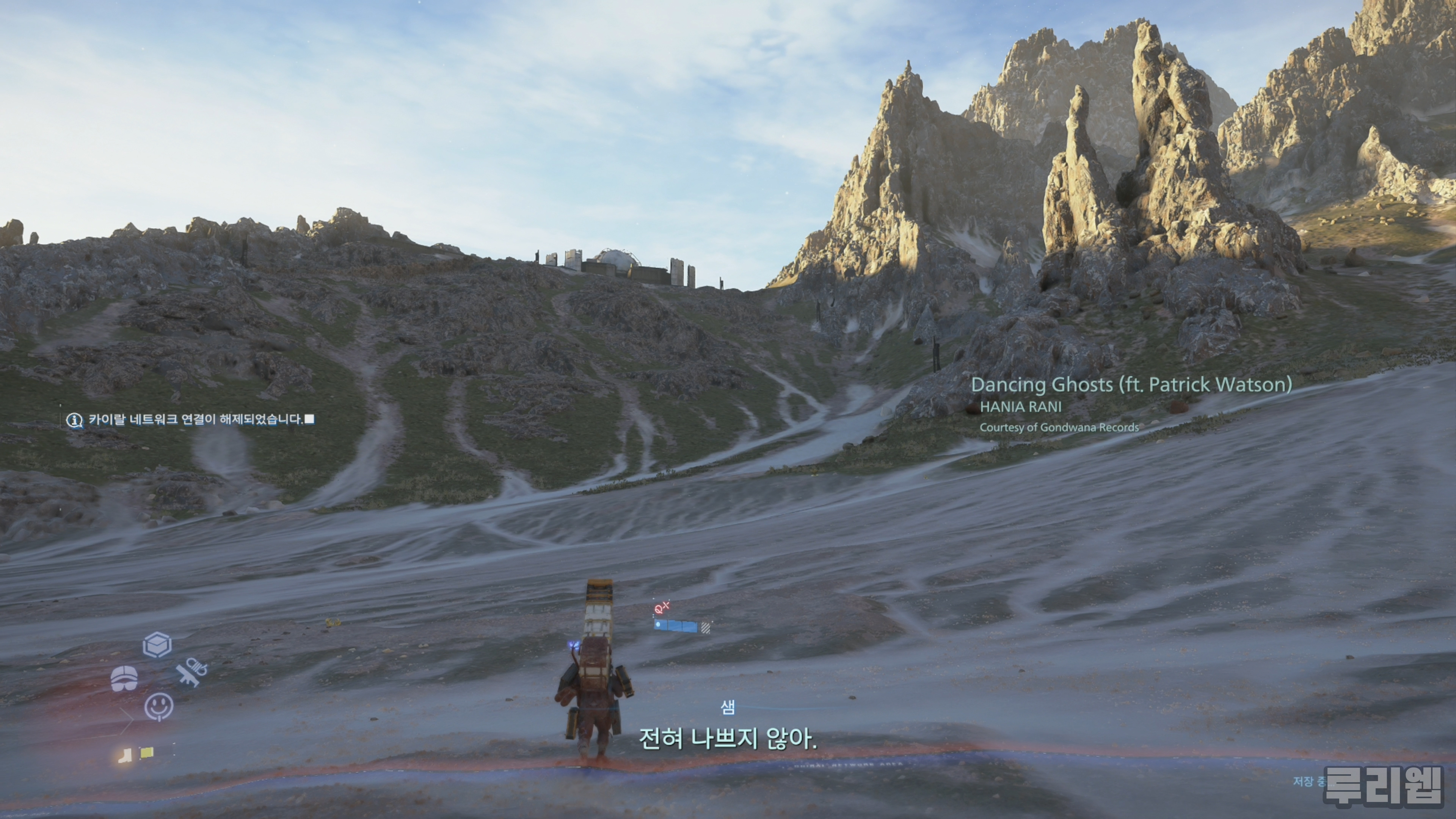Open the cargo box icon
This screenshot has height=819, width=1456.
point(157,645)
